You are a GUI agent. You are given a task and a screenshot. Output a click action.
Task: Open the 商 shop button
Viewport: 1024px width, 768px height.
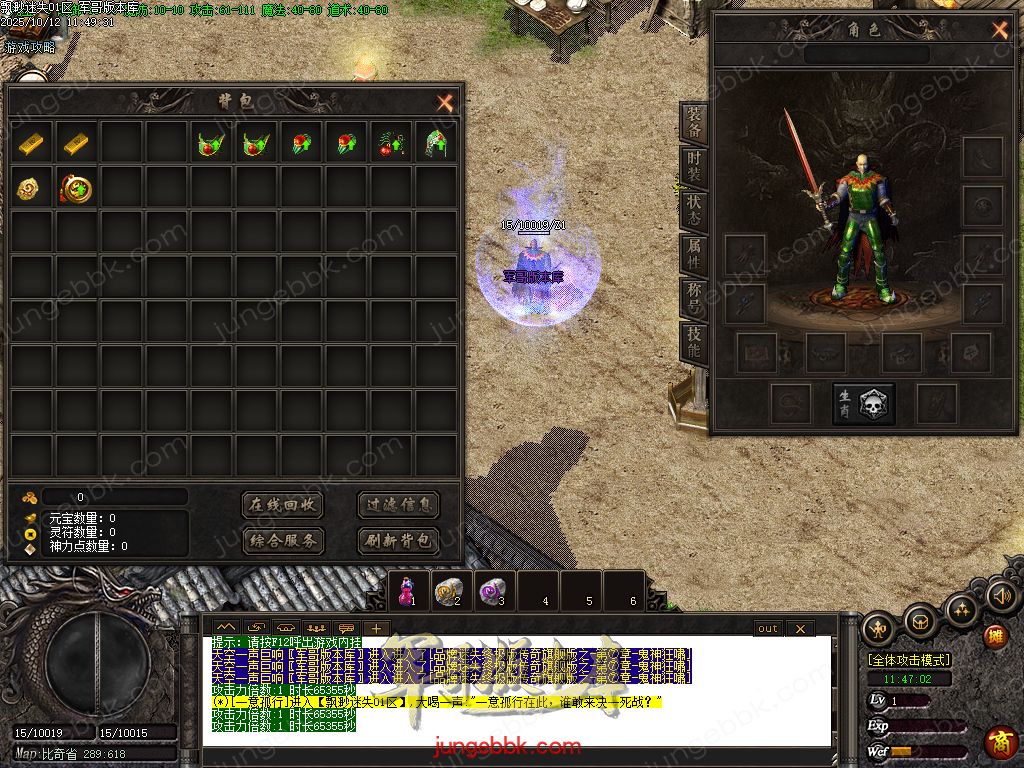[999, 742]
